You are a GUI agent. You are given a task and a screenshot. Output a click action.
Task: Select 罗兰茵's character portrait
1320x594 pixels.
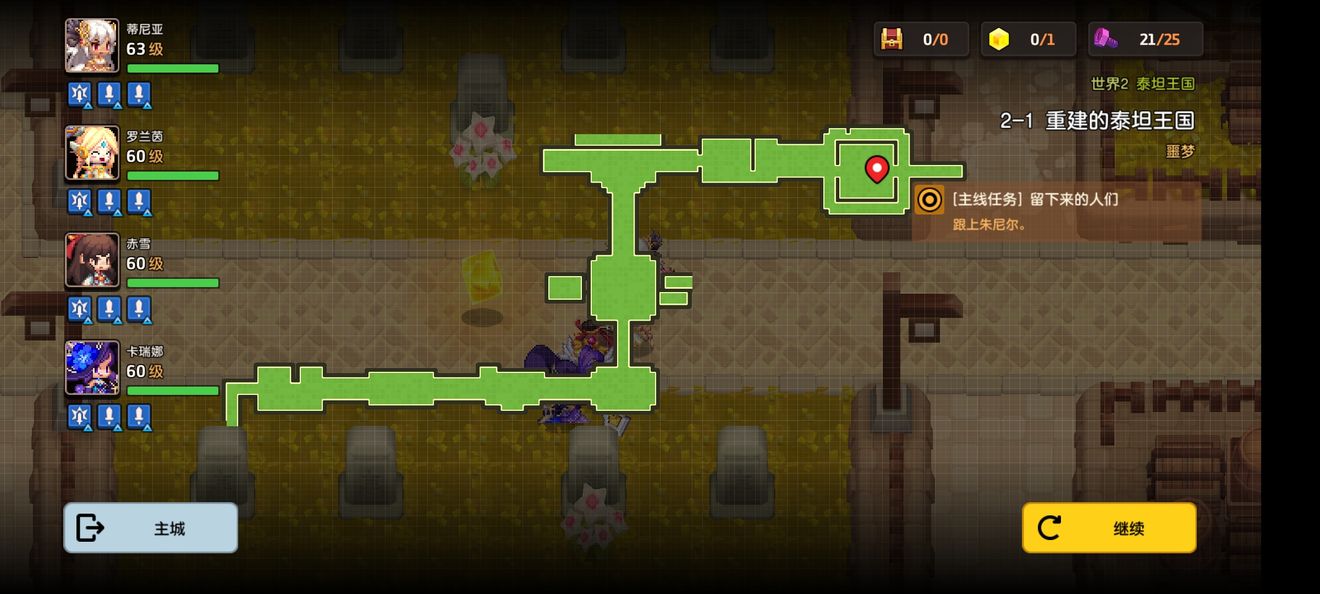tap(92, 153)
